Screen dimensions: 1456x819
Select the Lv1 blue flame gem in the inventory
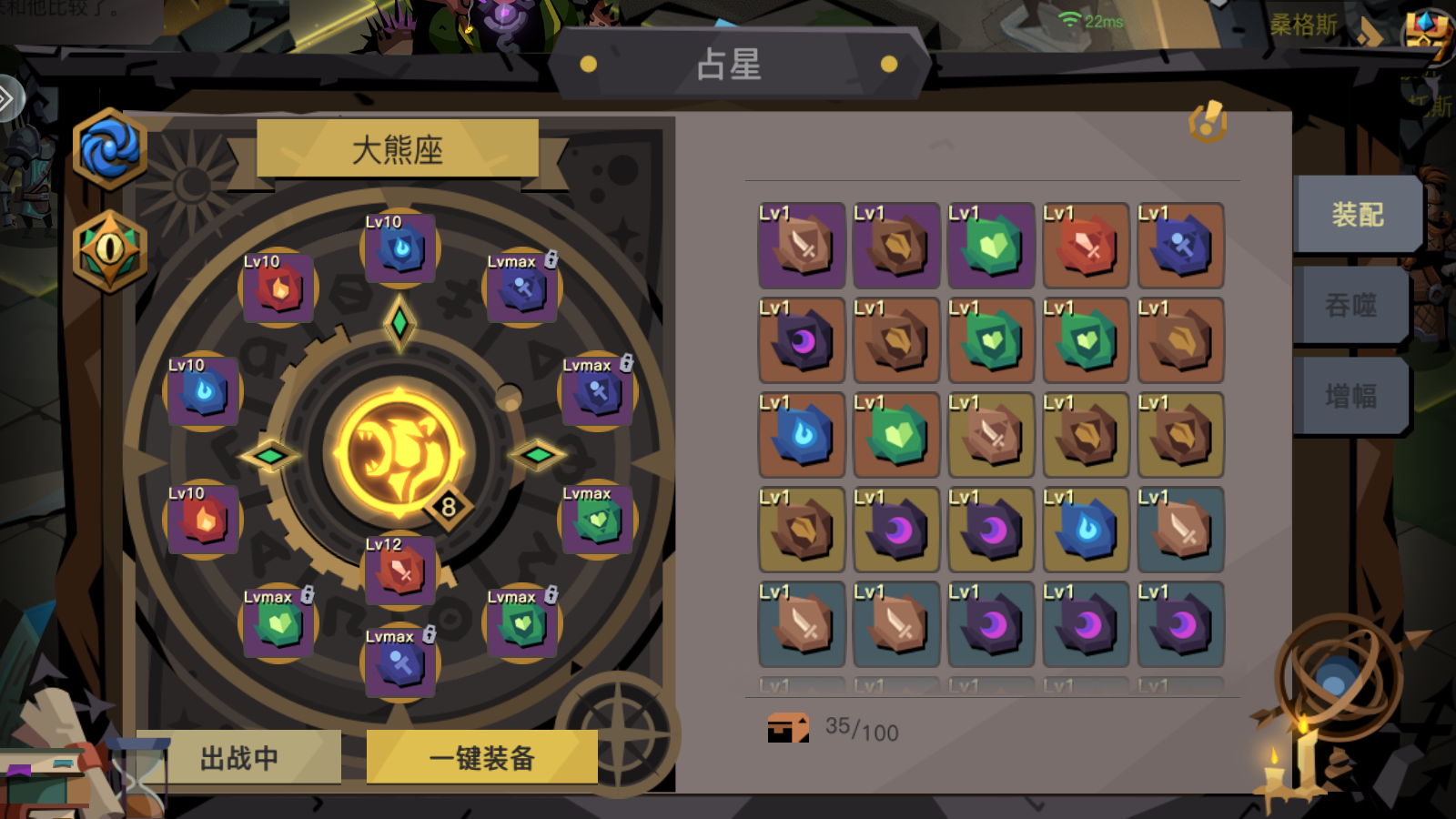801,435
